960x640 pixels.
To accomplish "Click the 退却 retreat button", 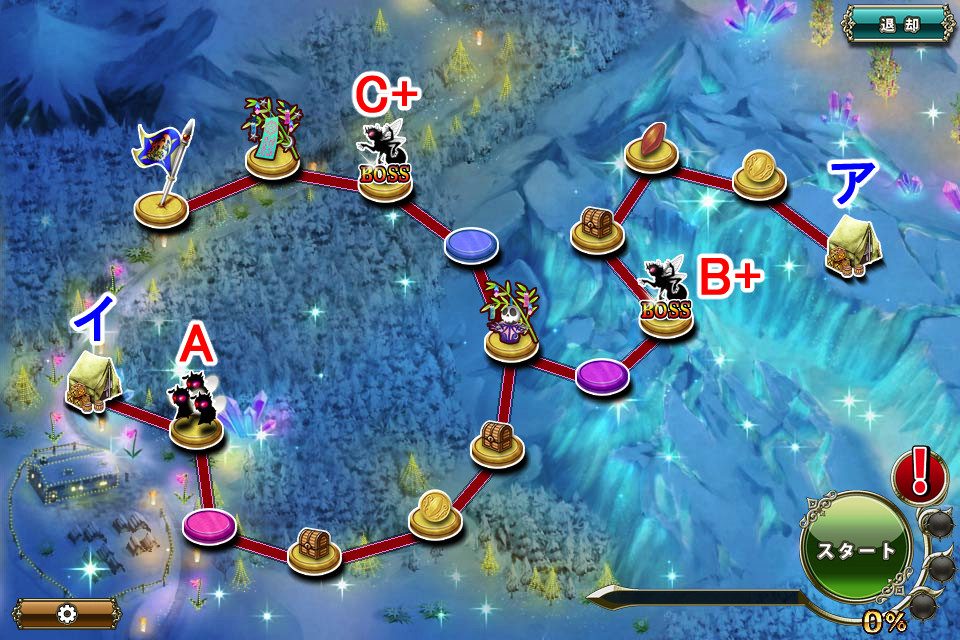I will point(897,24).
